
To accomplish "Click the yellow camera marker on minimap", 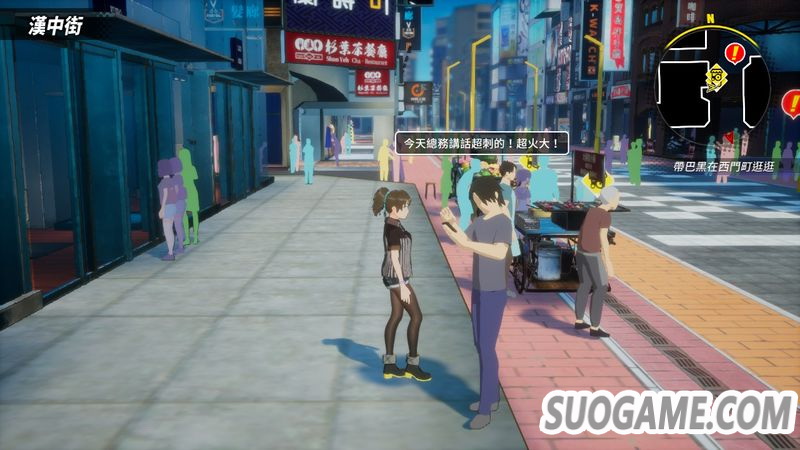I will click(715, 75).
